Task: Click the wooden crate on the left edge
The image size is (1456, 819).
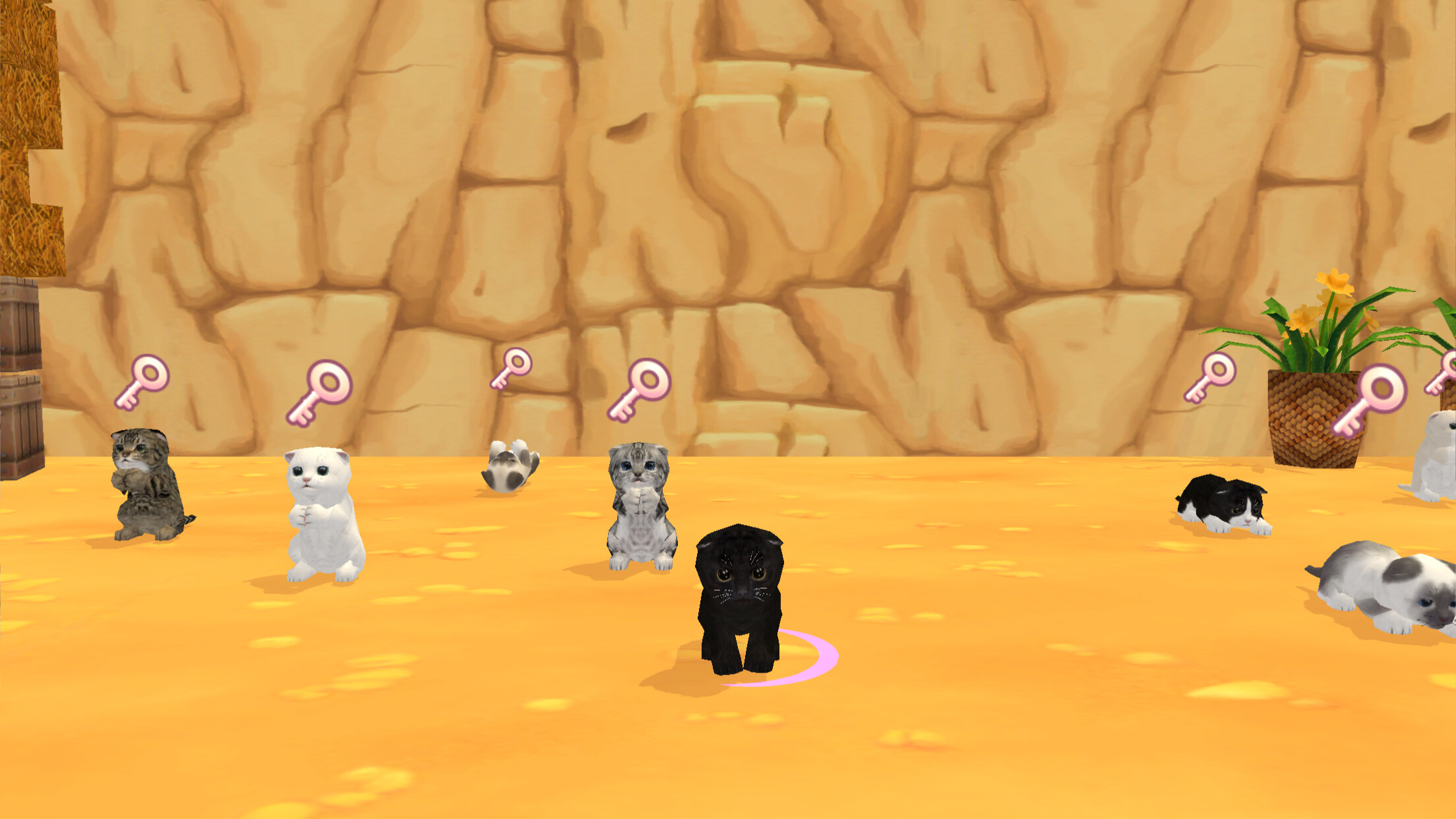Action: tap(20, 363)
